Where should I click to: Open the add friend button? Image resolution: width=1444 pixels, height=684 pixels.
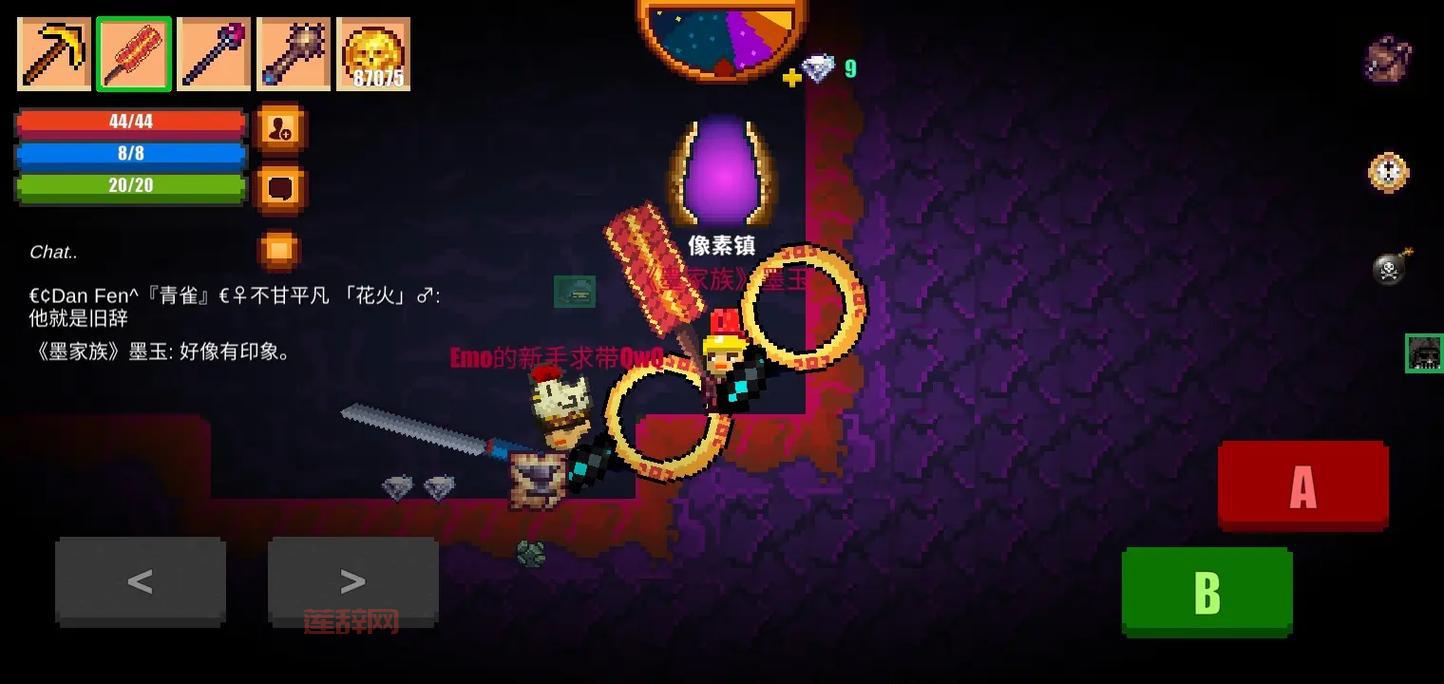point(280,127)
